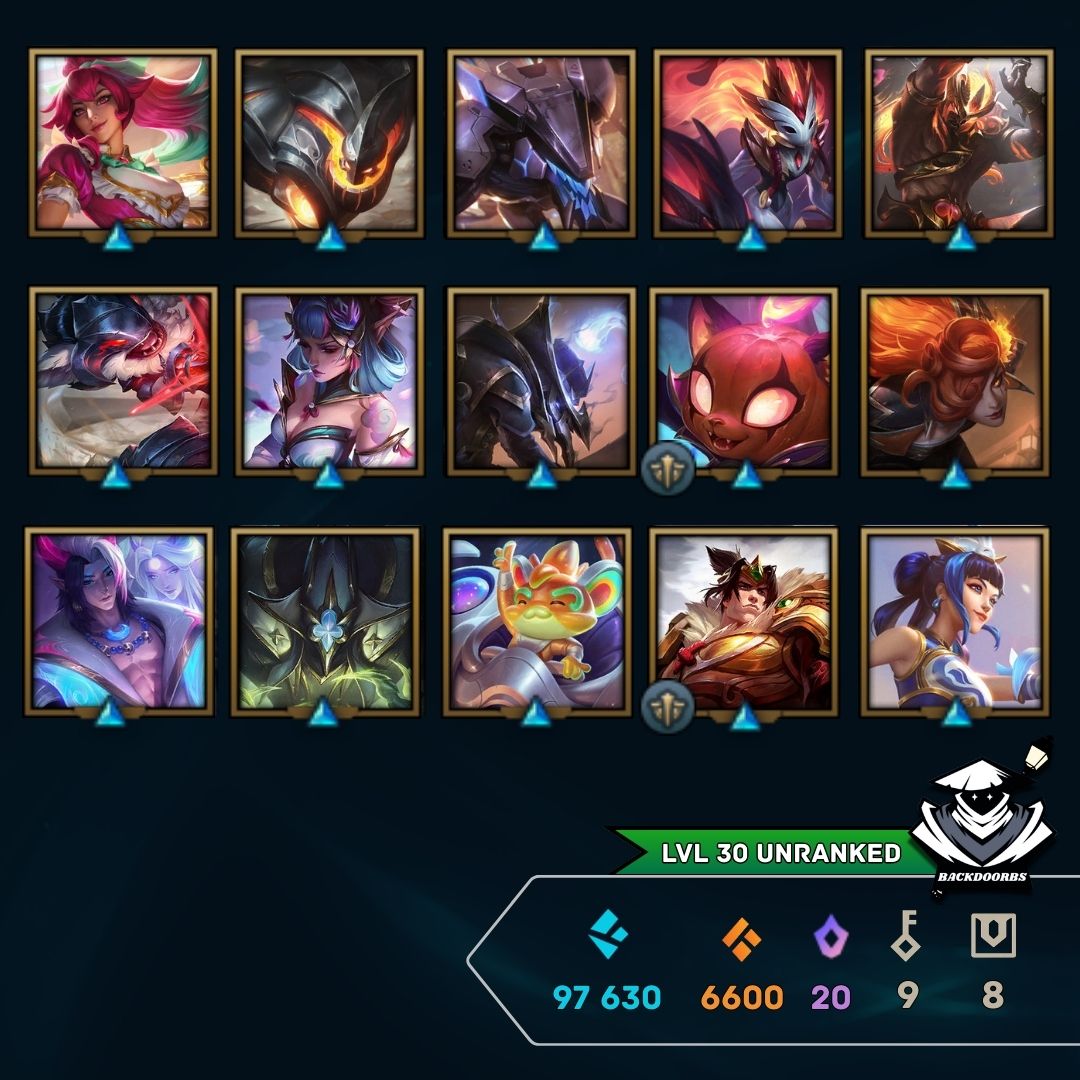Pick the orange-haired woman skin tile

pos(955,380)
